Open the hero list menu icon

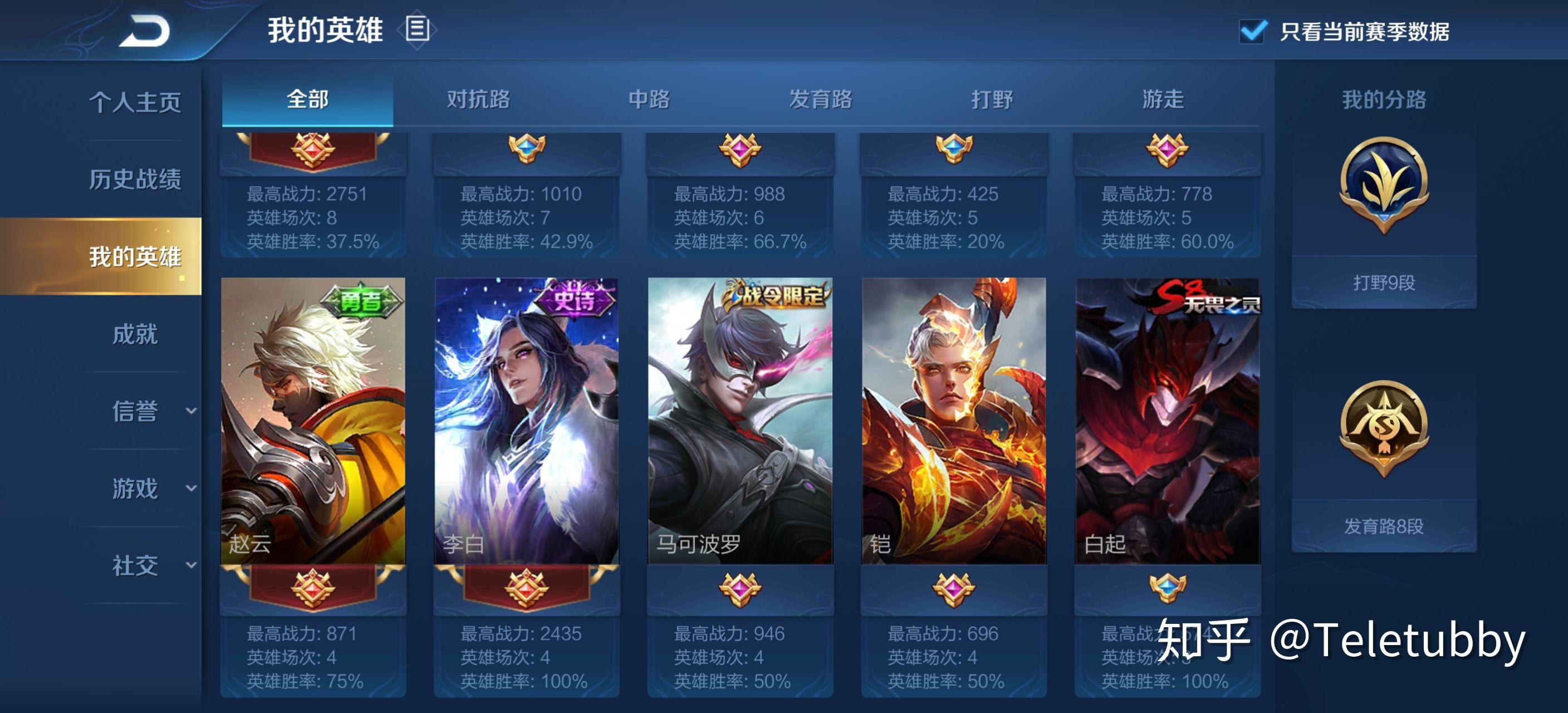[417, 29]
